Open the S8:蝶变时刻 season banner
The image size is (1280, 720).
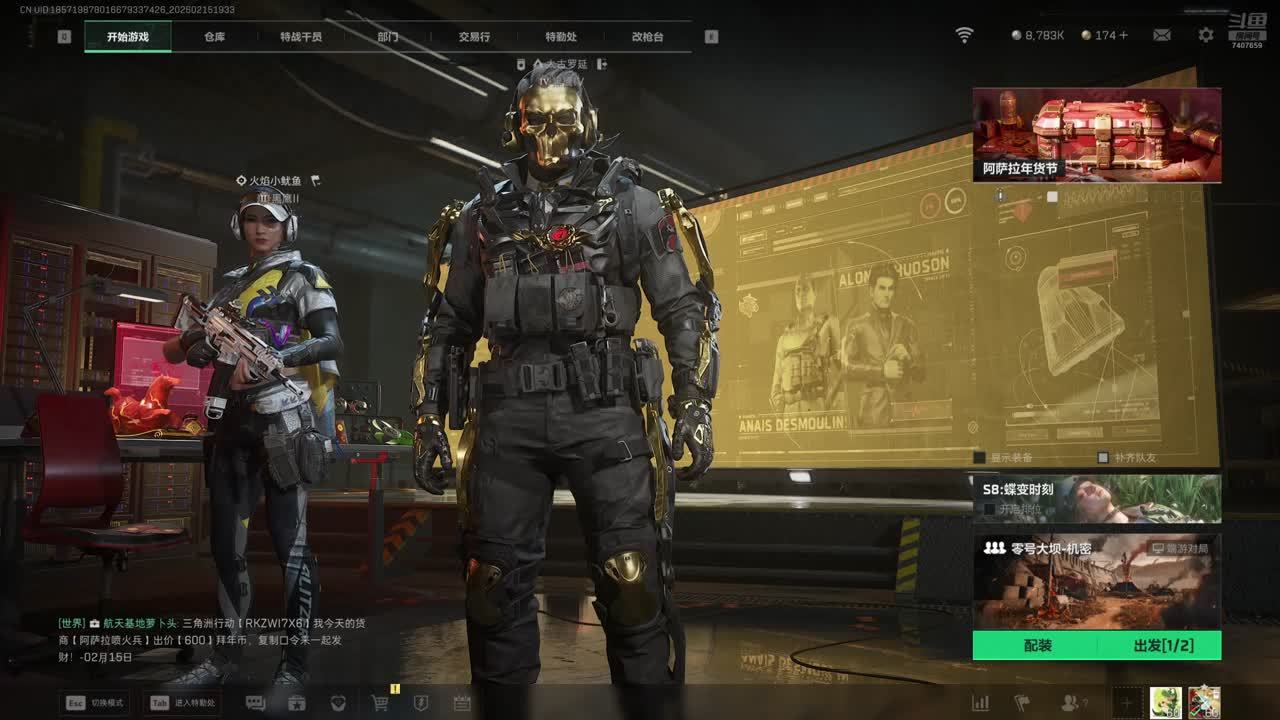1097,498
